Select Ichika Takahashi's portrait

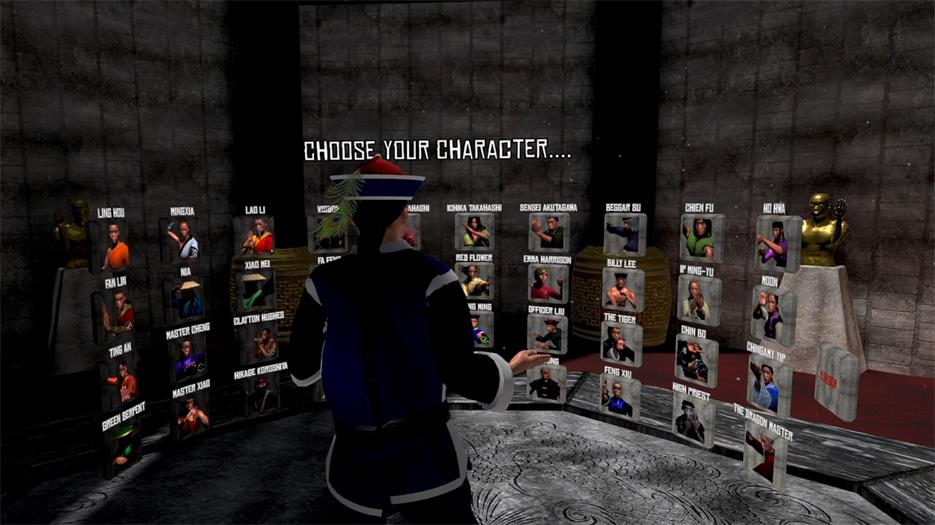[475, 232]
